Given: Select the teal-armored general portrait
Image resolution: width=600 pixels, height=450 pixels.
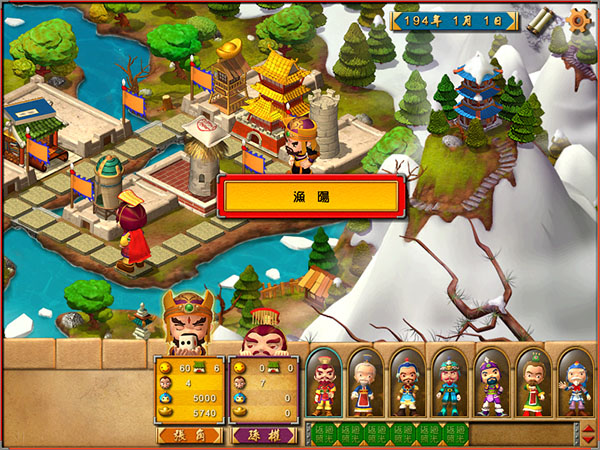Looking at the screenshot, I should point(449,382).
